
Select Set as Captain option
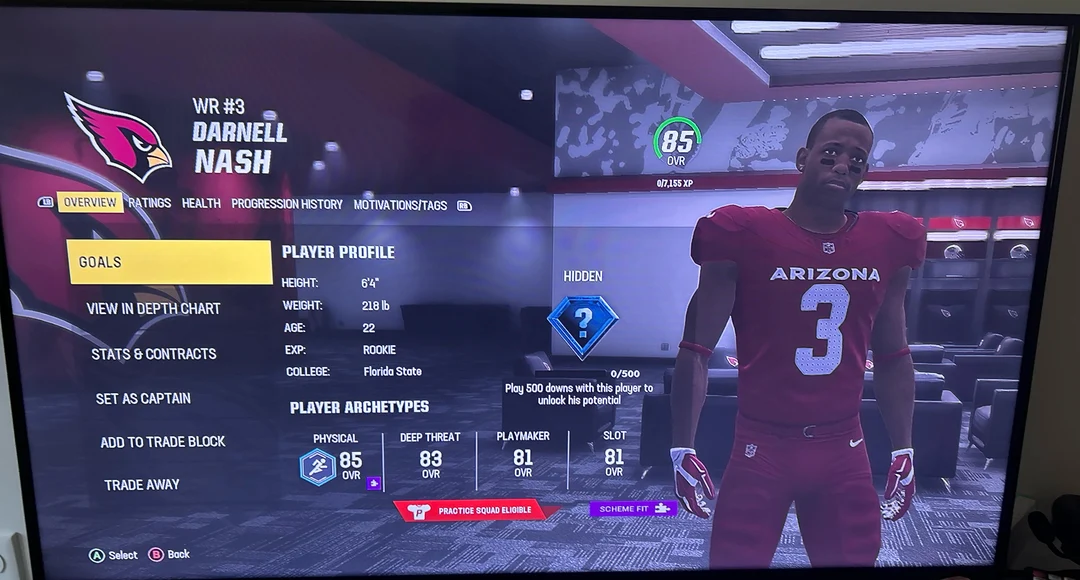pyautogui.click(x=143, y=398)
